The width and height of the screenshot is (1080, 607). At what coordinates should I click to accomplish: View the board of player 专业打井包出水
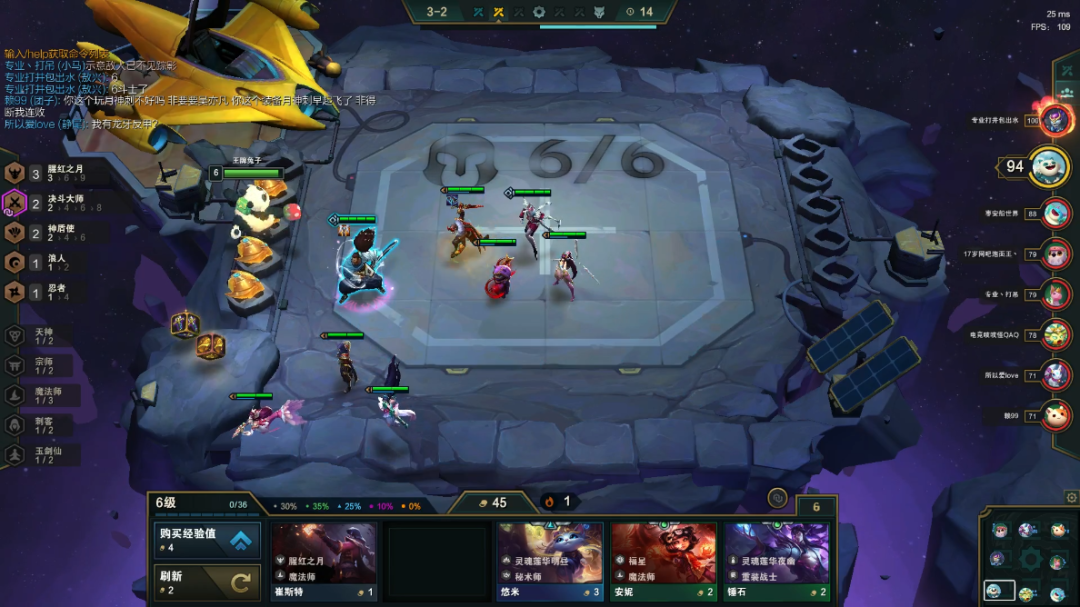click(1055, 120)
